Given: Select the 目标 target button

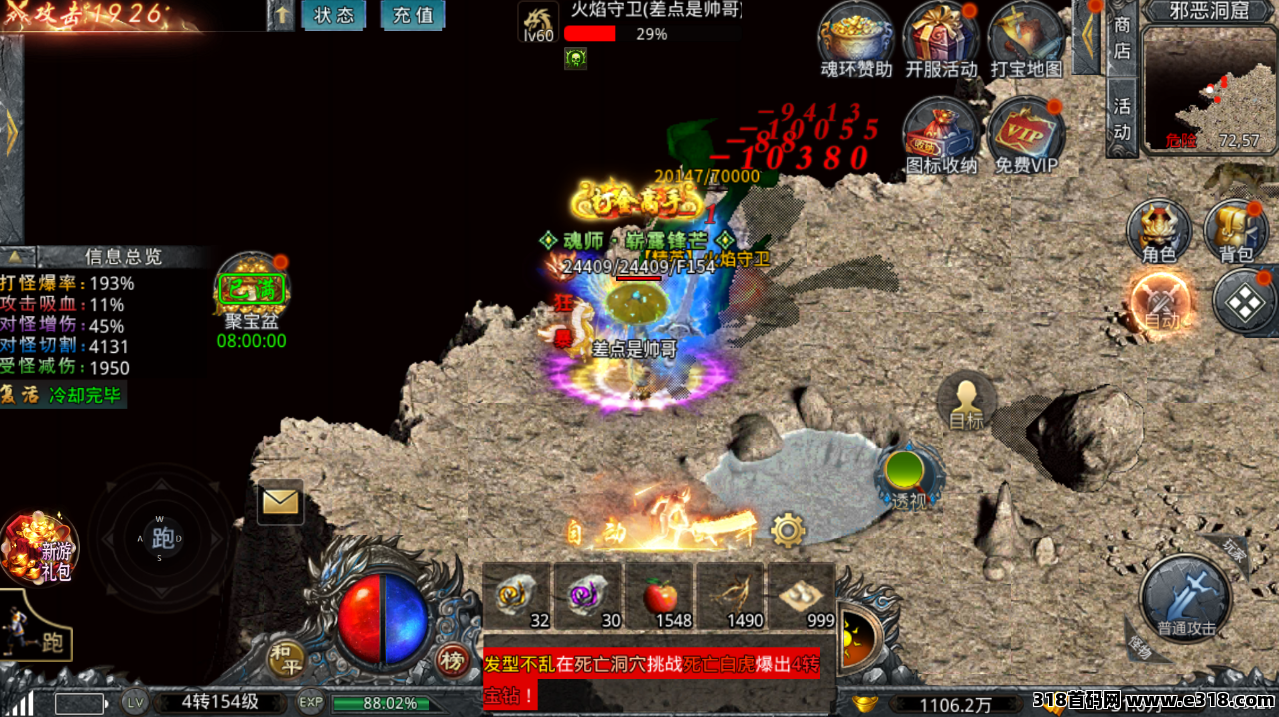Looking at the screenshot, I should 966,402.
